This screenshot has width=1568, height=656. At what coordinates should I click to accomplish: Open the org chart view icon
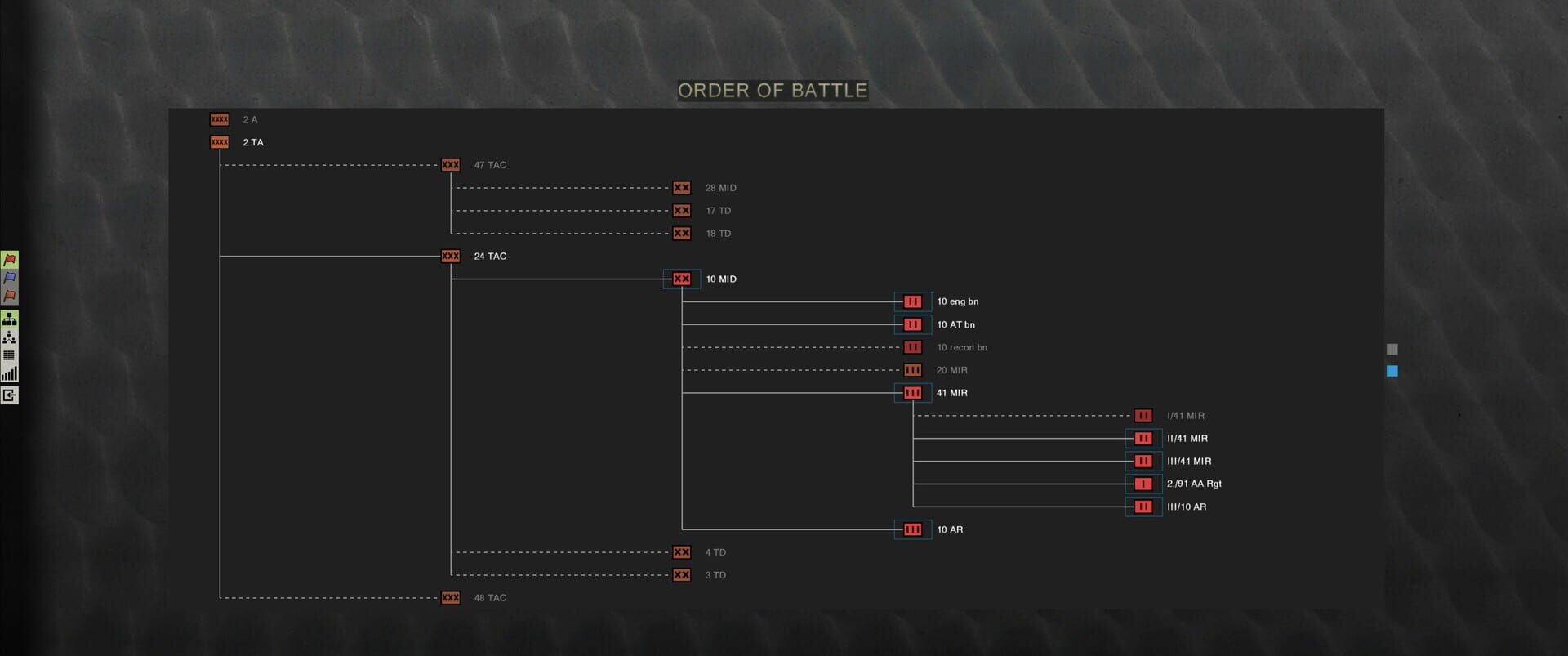pyautogui.click(x=9, y=318)
